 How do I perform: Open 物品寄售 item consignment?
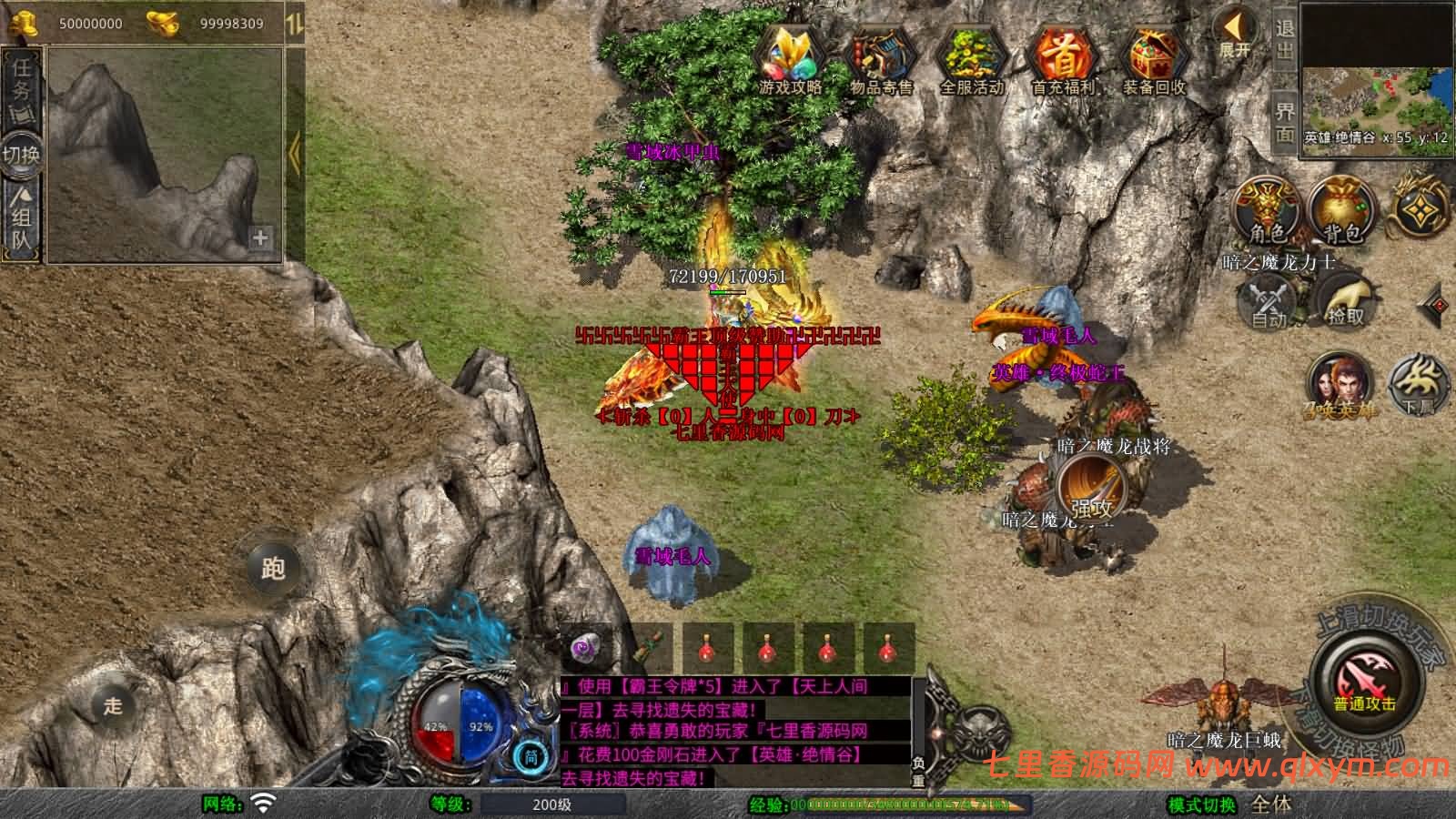point(881,61)
